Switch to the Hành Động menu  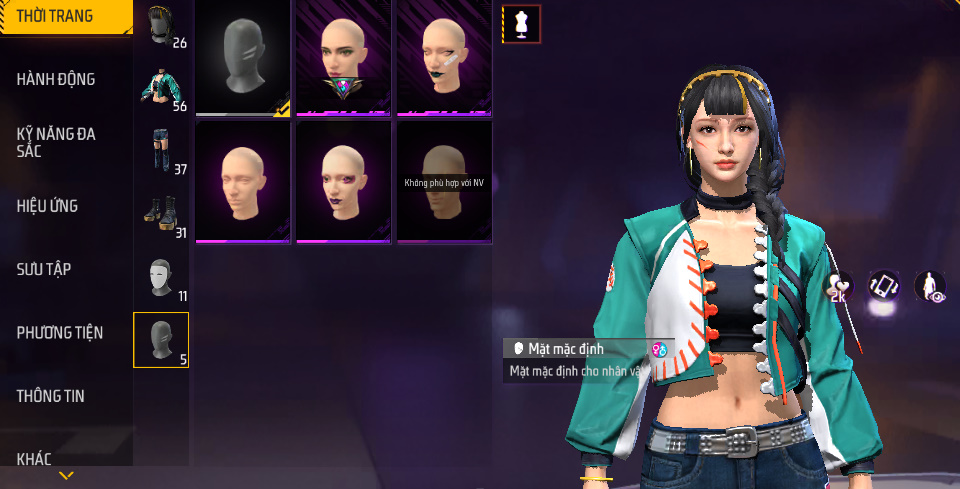tap(56, 79)
